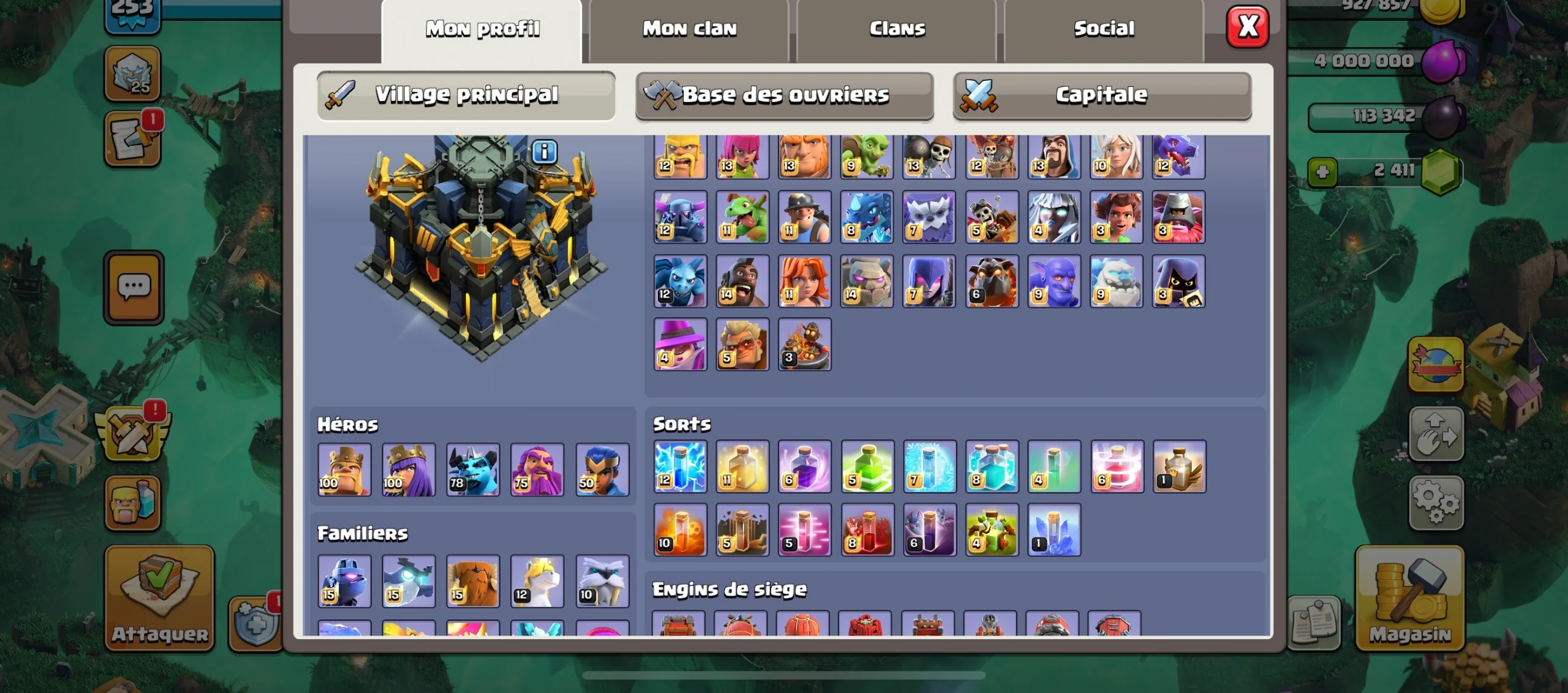Select the Electro Dragon troop icon
This screenshot has width=1568, height=693.
[x=867, y=219]
